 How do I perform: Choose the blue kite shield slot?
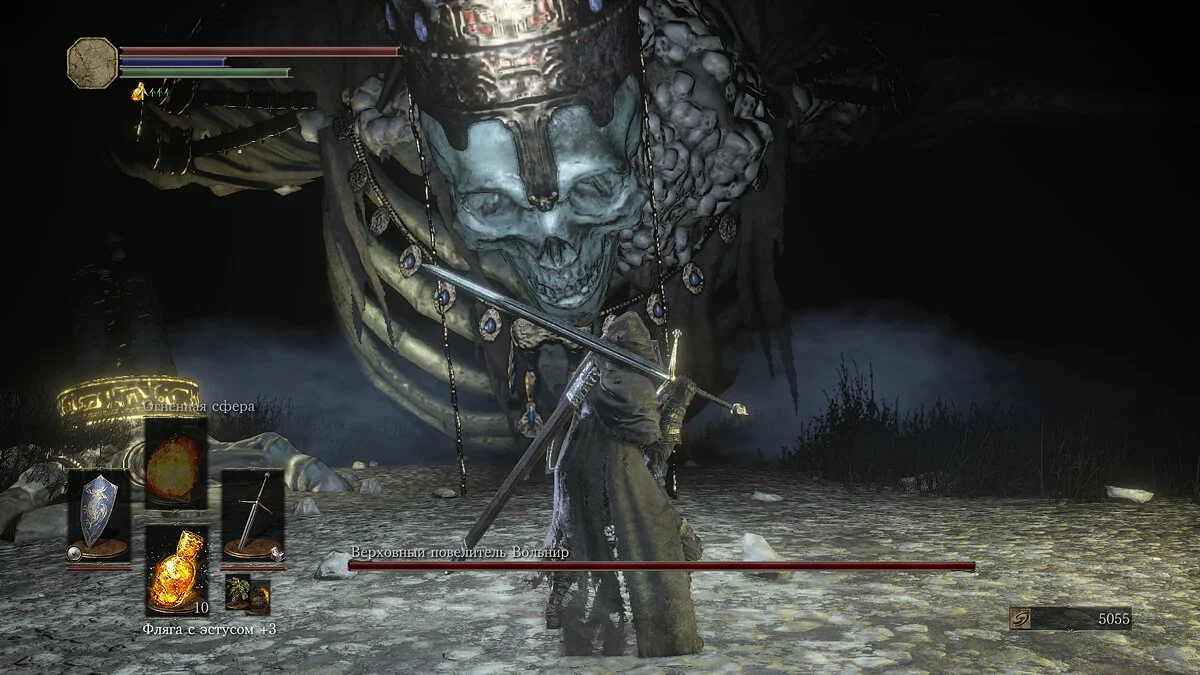pos(98,515)
